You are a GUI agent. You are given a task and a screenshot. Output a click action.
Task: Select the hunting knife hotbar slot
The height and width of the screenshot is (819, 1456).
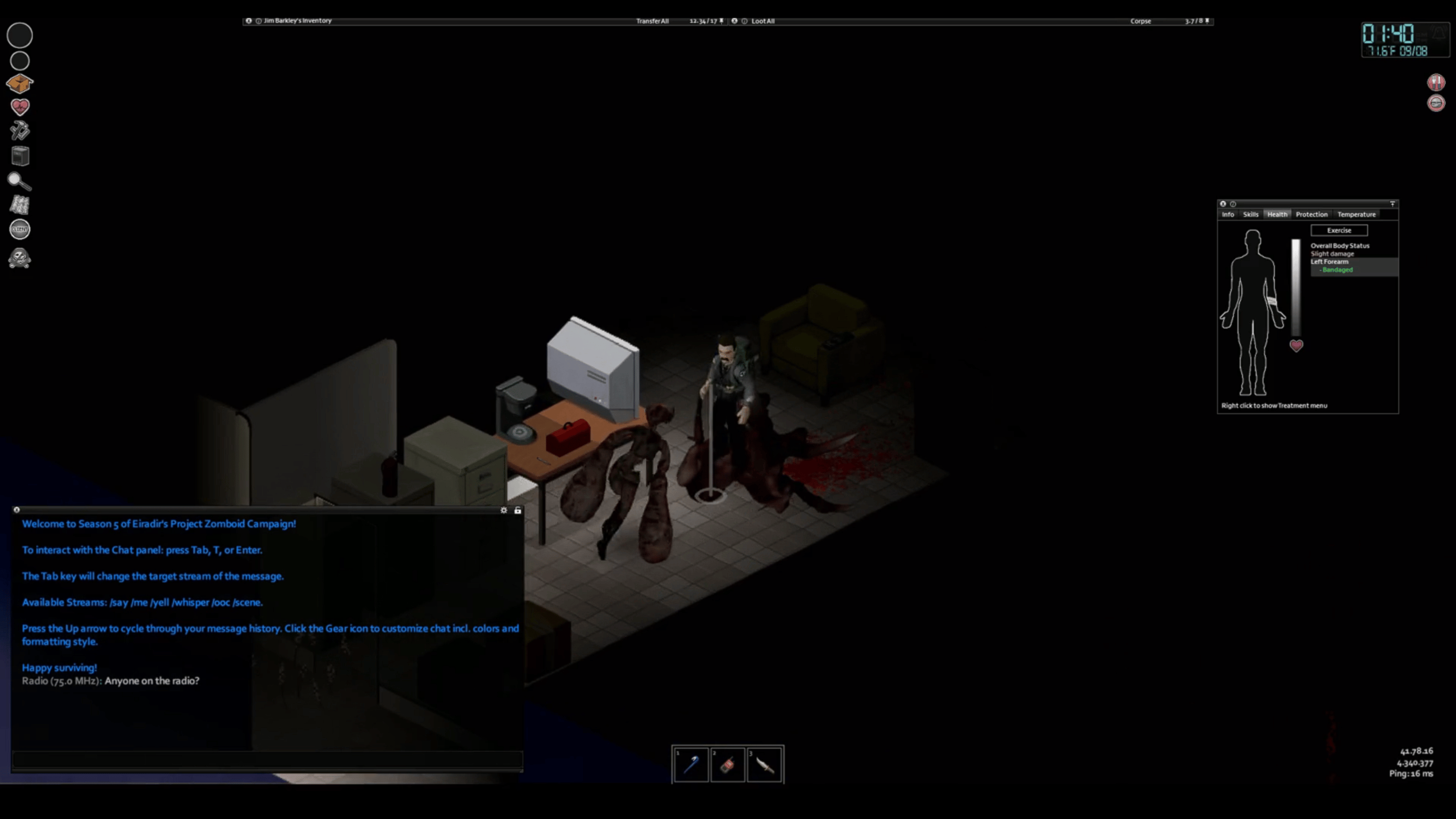coord(764,765)
